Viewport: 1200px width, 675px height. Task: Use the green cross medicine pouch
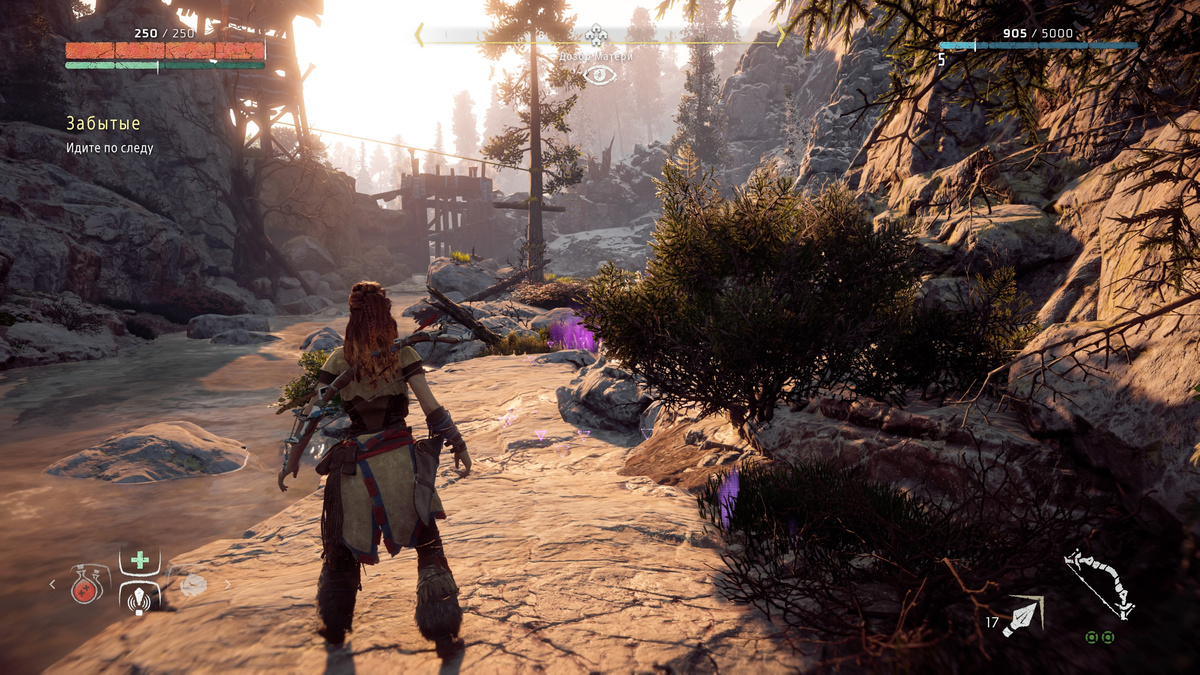pos(139,560)
